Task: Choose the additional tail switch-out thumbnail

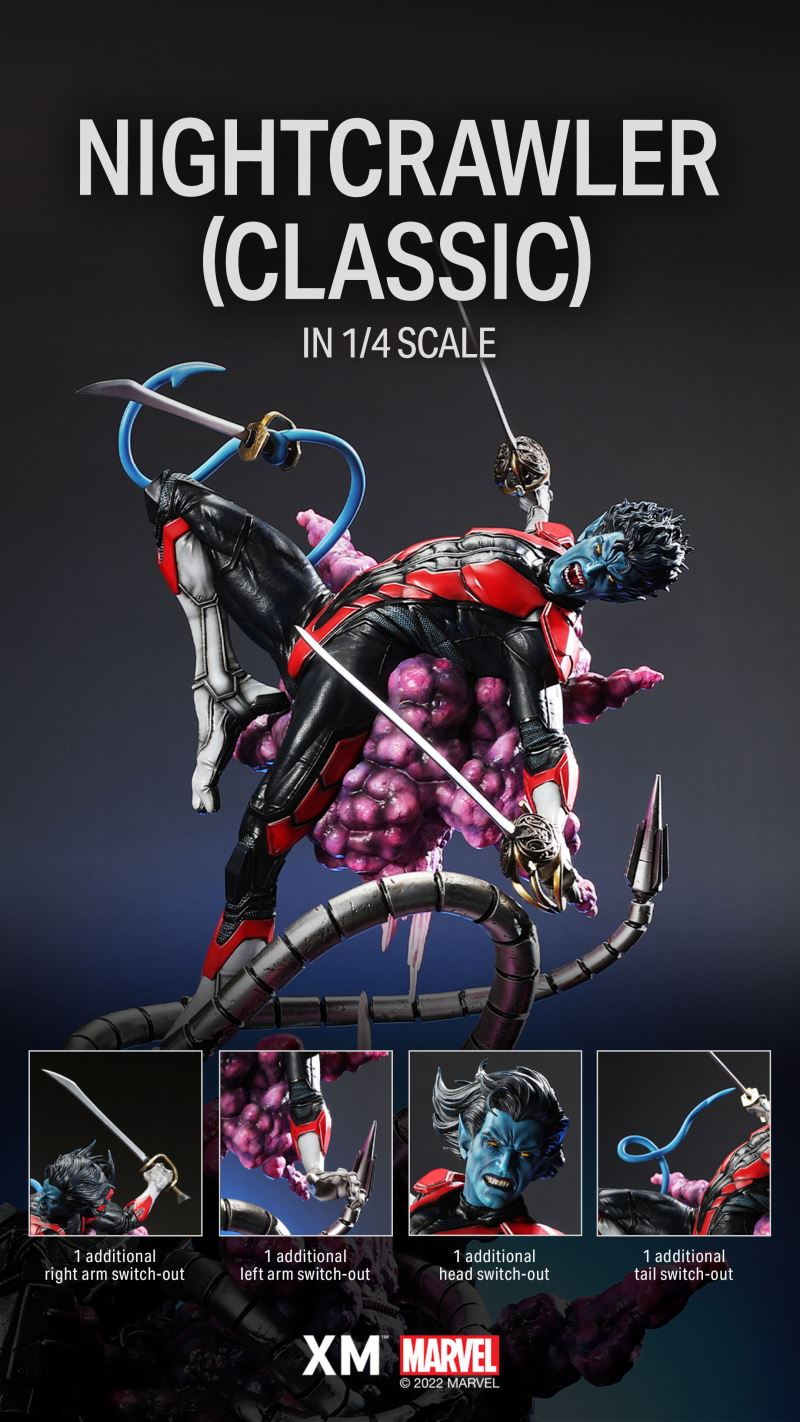Action: (x=683, y=1142)
